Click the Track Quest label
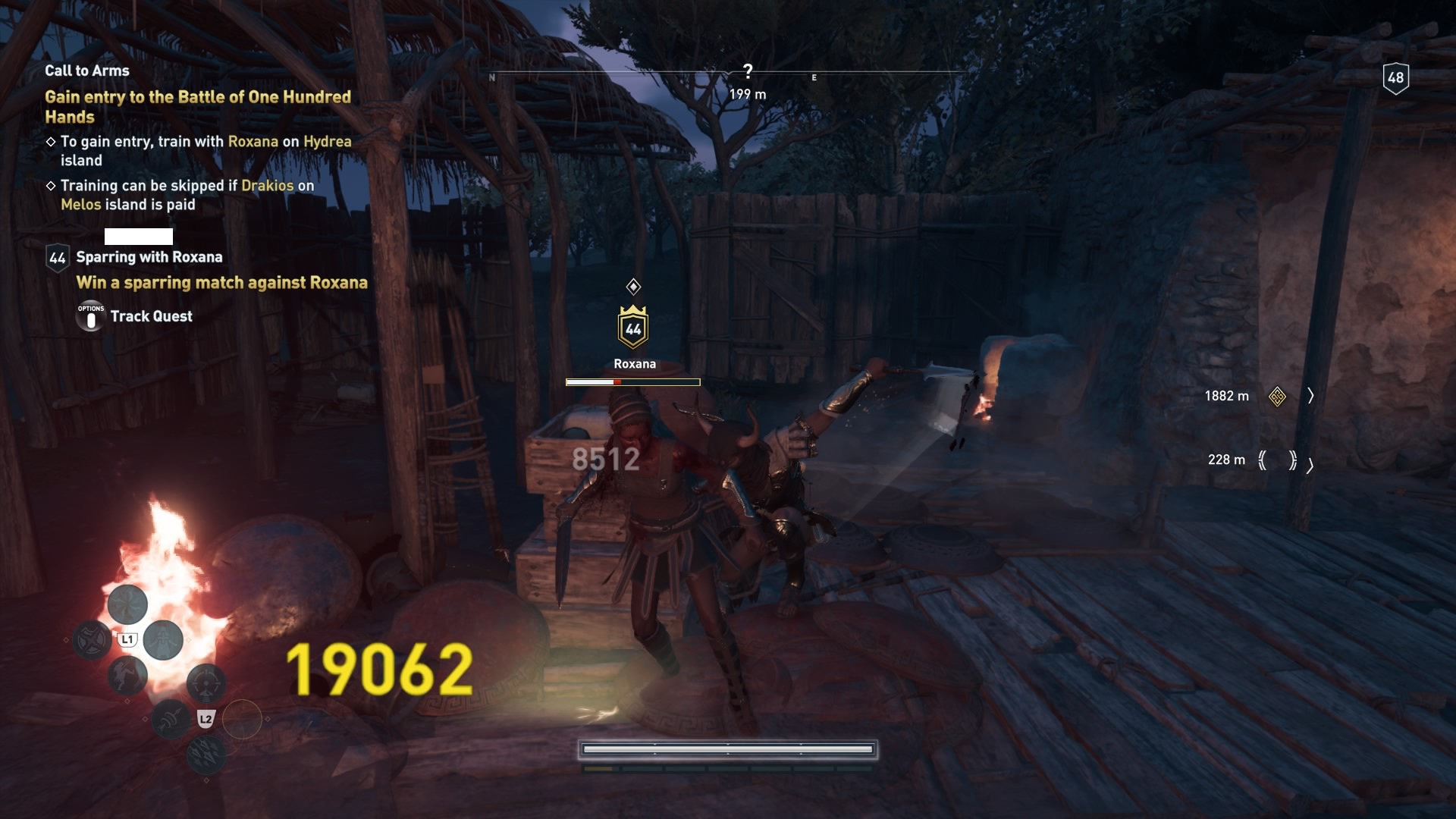Image resolution: width=1456 pixels, height=819 pixels. (152, 316)
